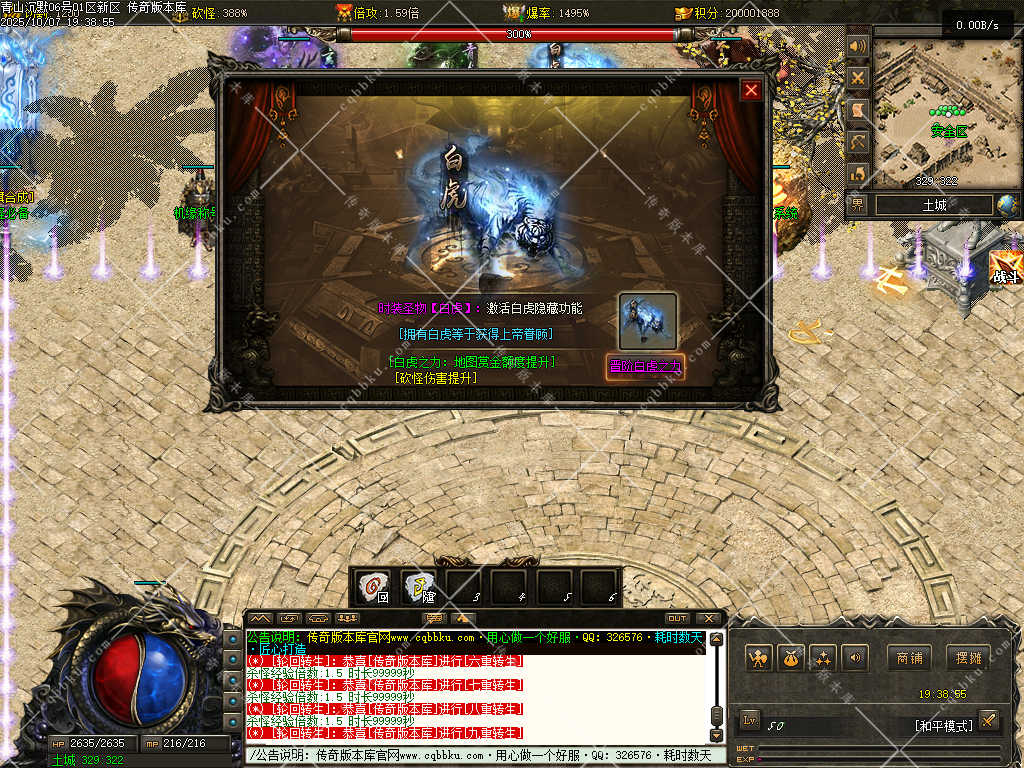Use the 回 scroll in hotbar slot
The height and width of the screenshot is (768, 1024).
(375, 586)
